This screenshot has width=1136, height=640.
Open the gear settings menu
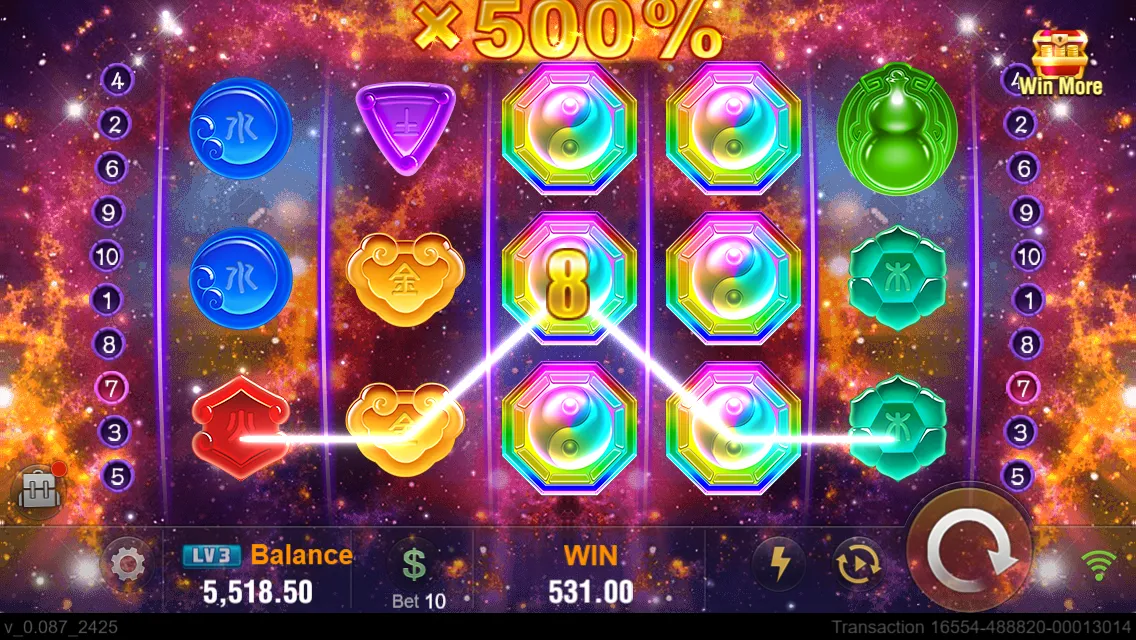click(x=127, y=566)
